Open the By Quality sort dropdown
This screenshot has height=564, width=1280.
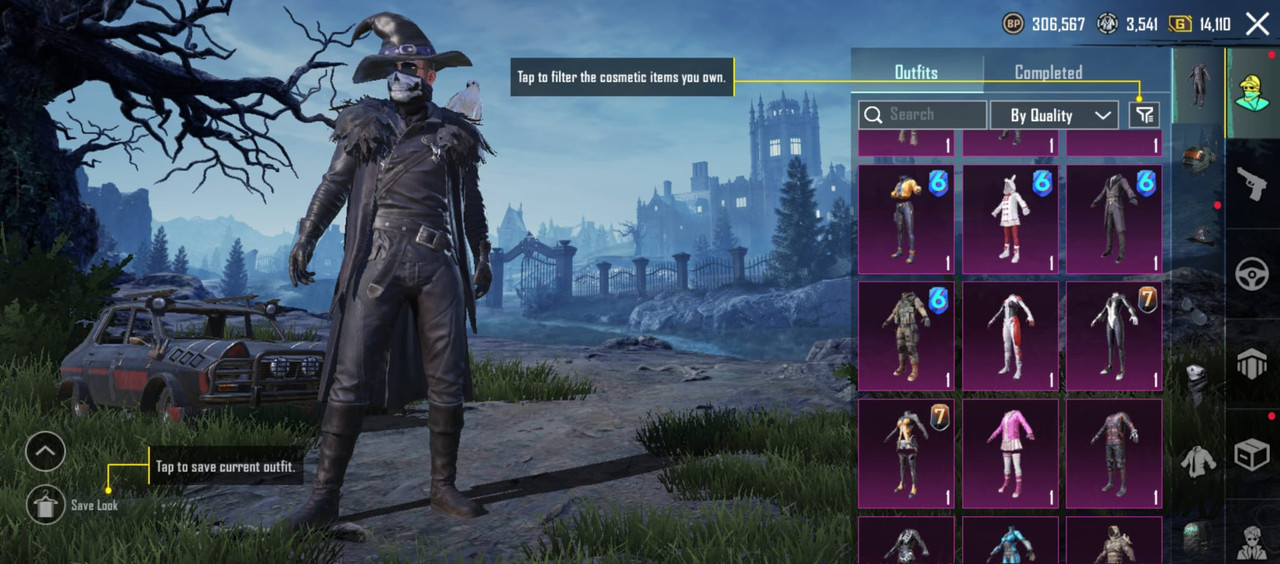coord(1054,115)
